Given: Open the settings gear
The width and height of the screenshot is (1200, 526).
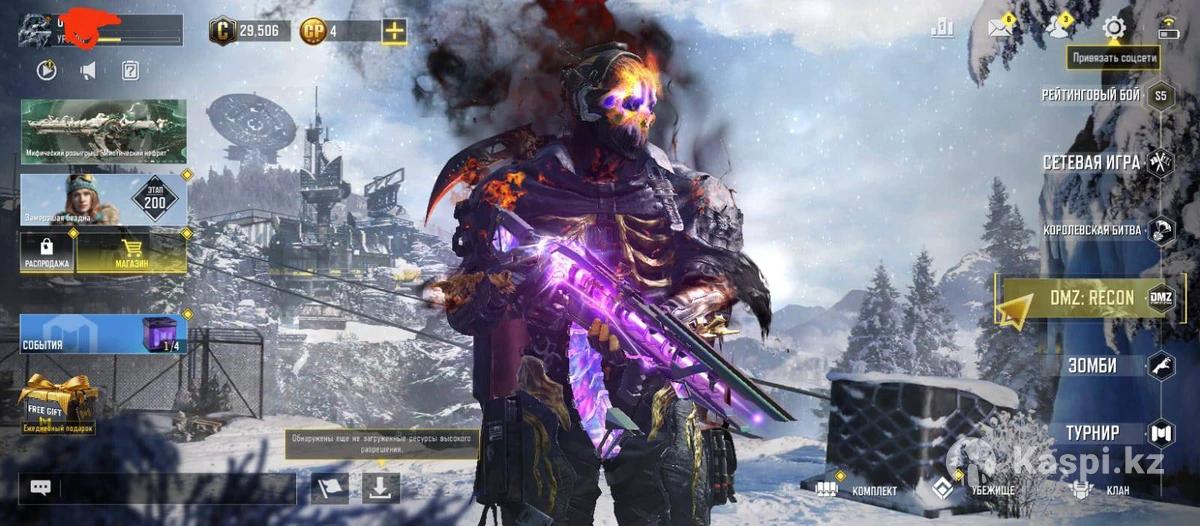Looking at the screenshot, I should pos(1113,28).
